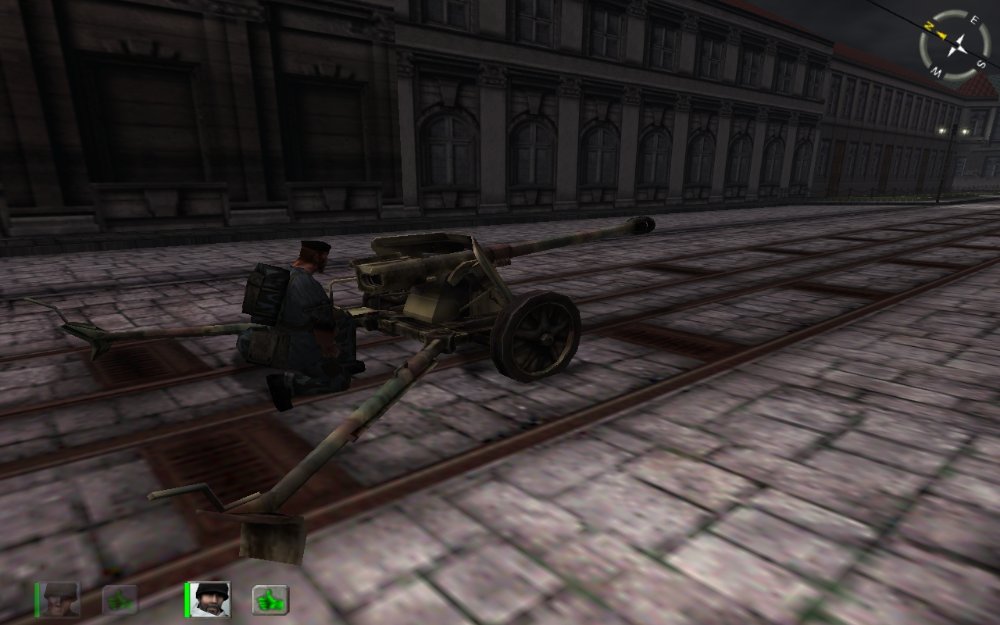Select the bearded soldier in black cap
The height and width of the screenshot is (625, 1000).
coord(212,599)
